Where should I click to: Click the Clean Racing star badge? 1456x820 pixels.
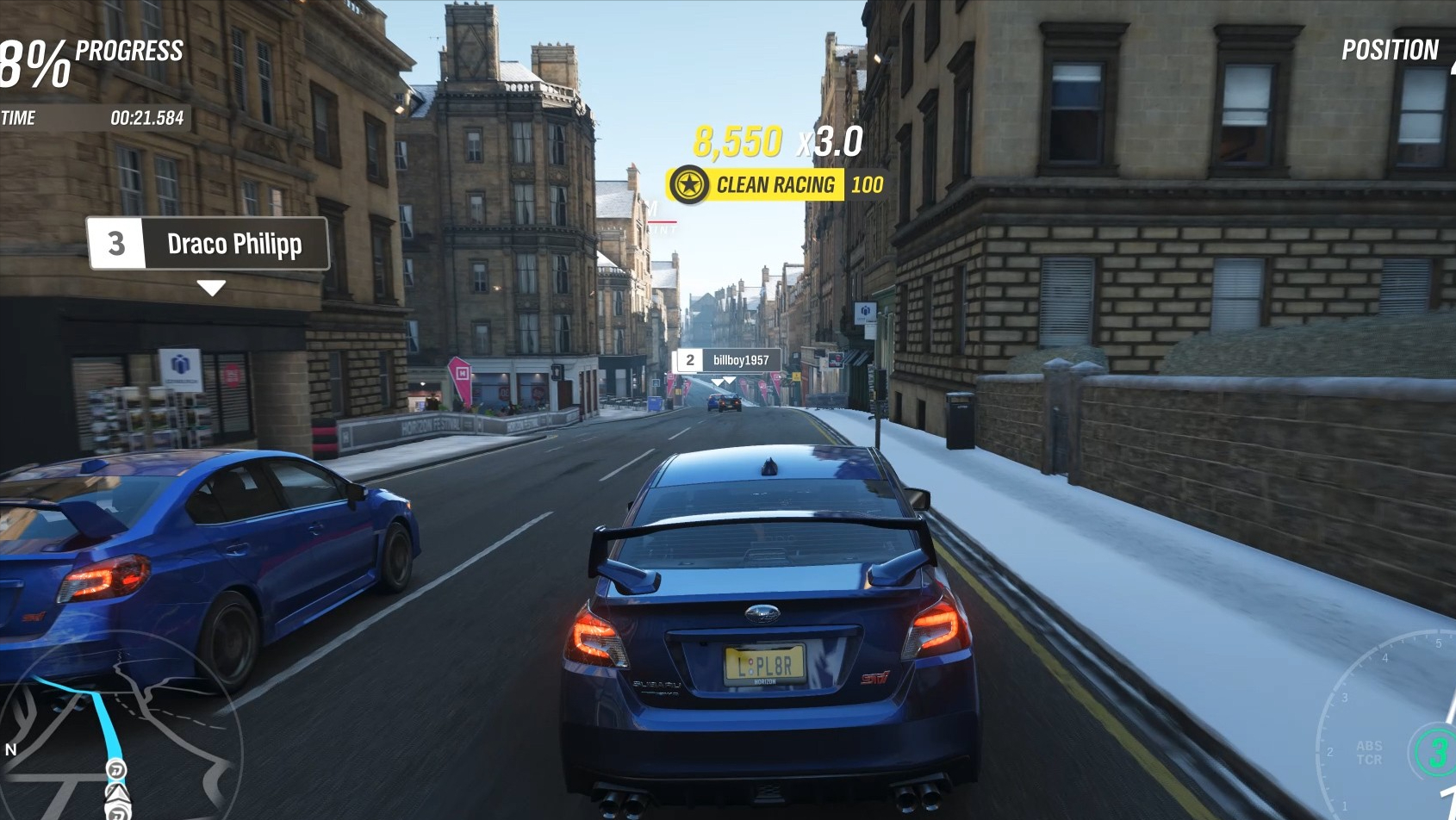[x=689, y=184]
